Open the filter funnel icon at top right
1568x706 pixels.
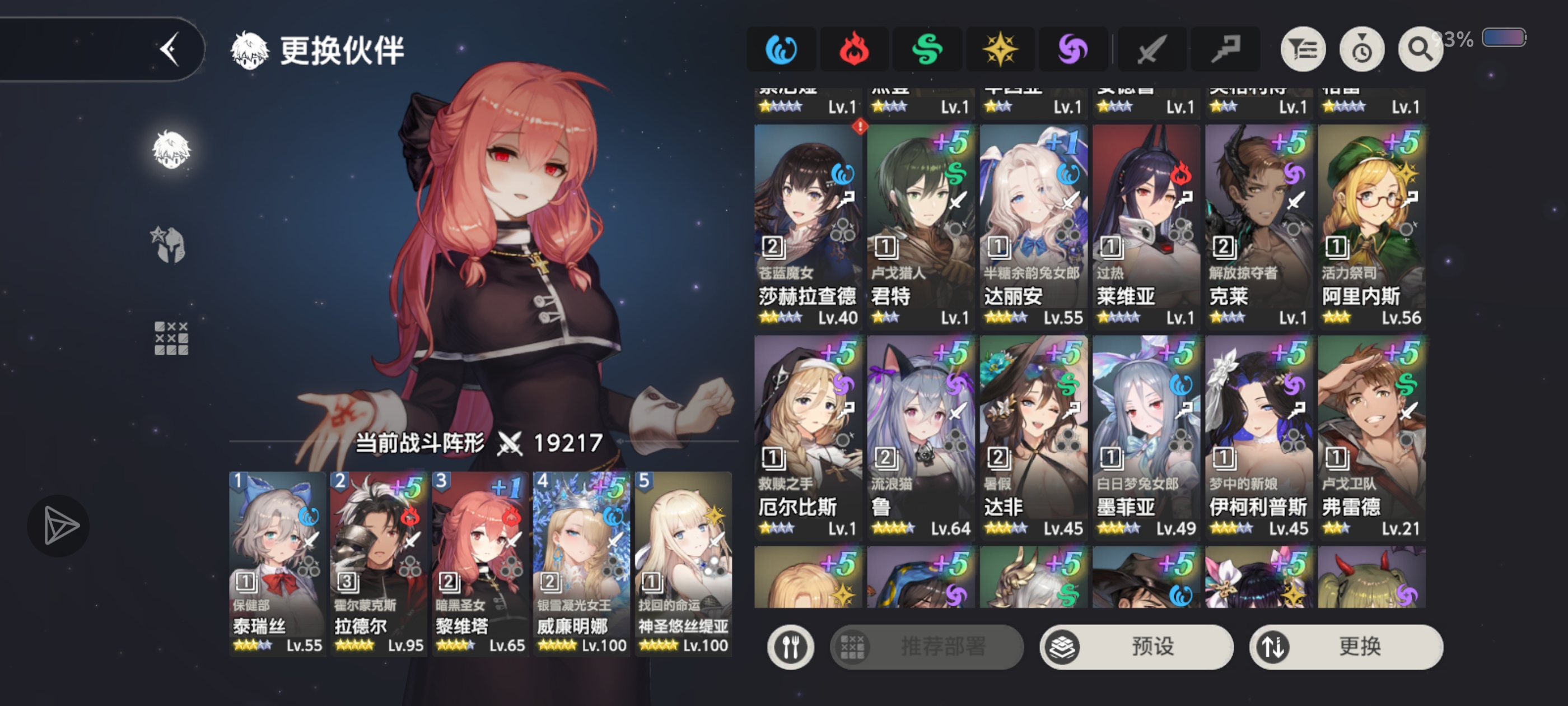pyautogui.click(x=1303, y=49)
